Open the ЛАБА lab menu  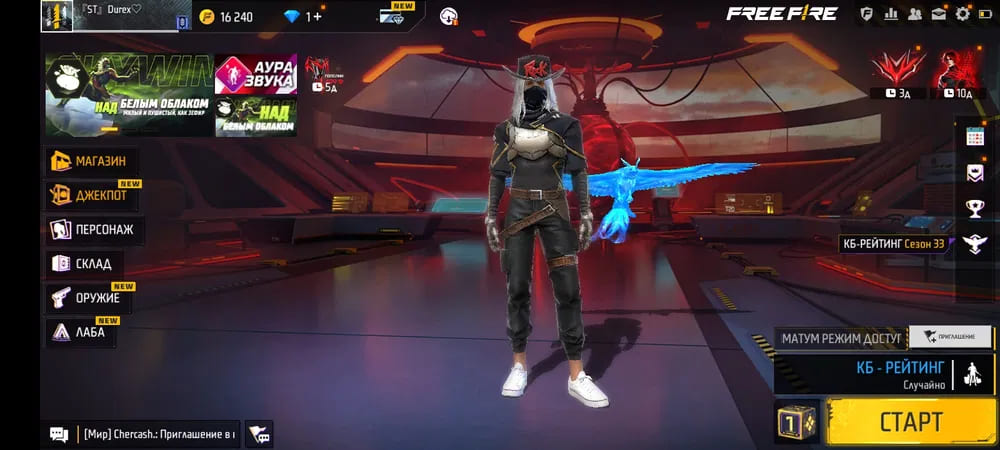84,333
